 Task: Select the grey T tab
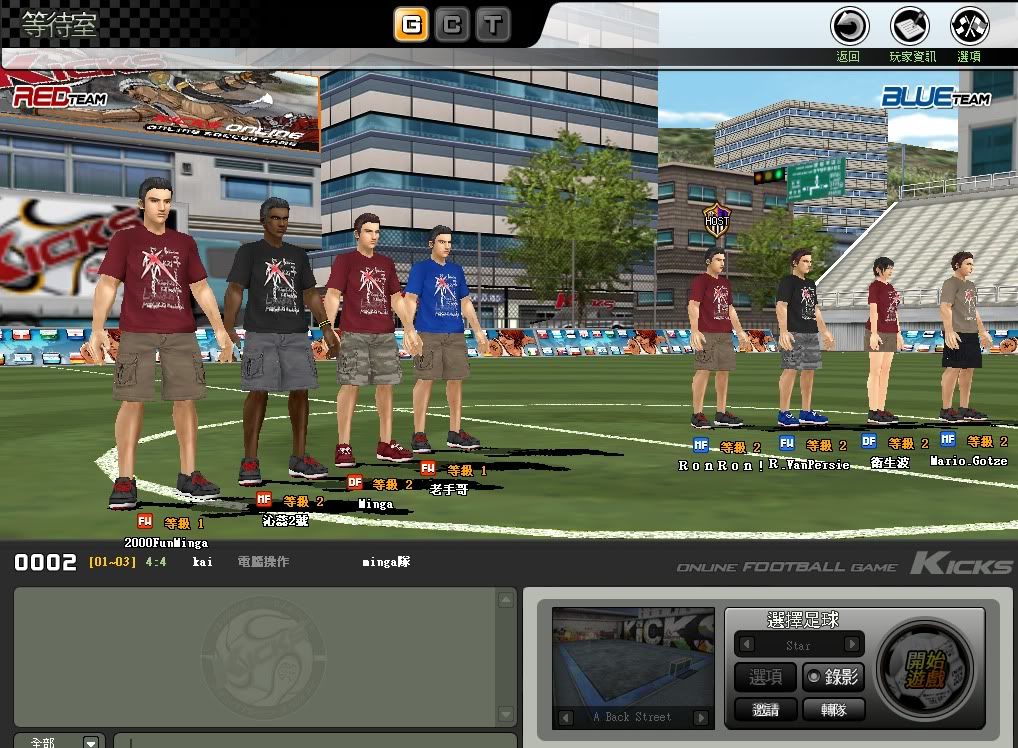coord(493,25)
